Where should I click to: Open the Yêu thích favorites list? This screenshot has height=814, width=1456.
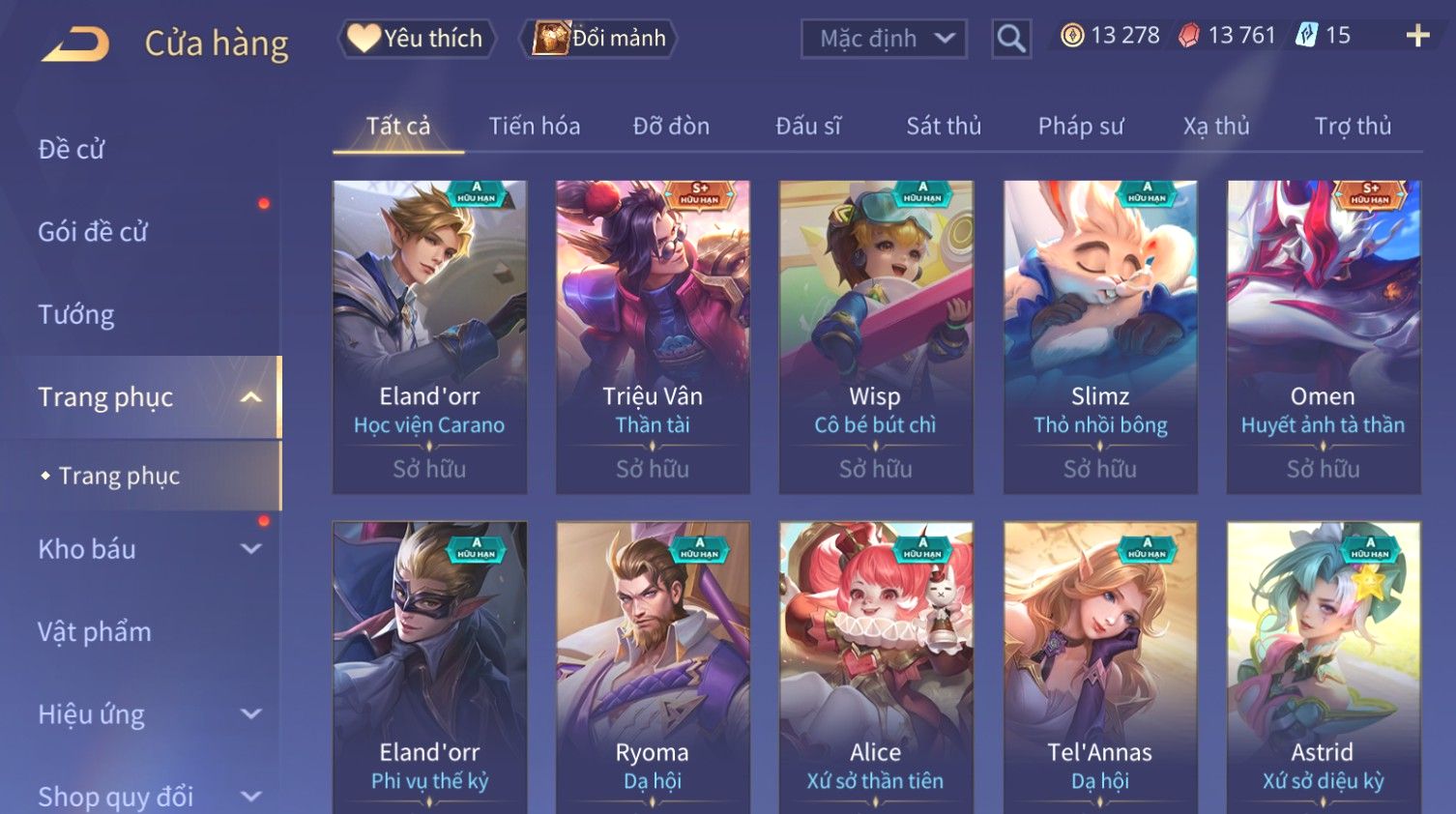(x=417, y=39)
